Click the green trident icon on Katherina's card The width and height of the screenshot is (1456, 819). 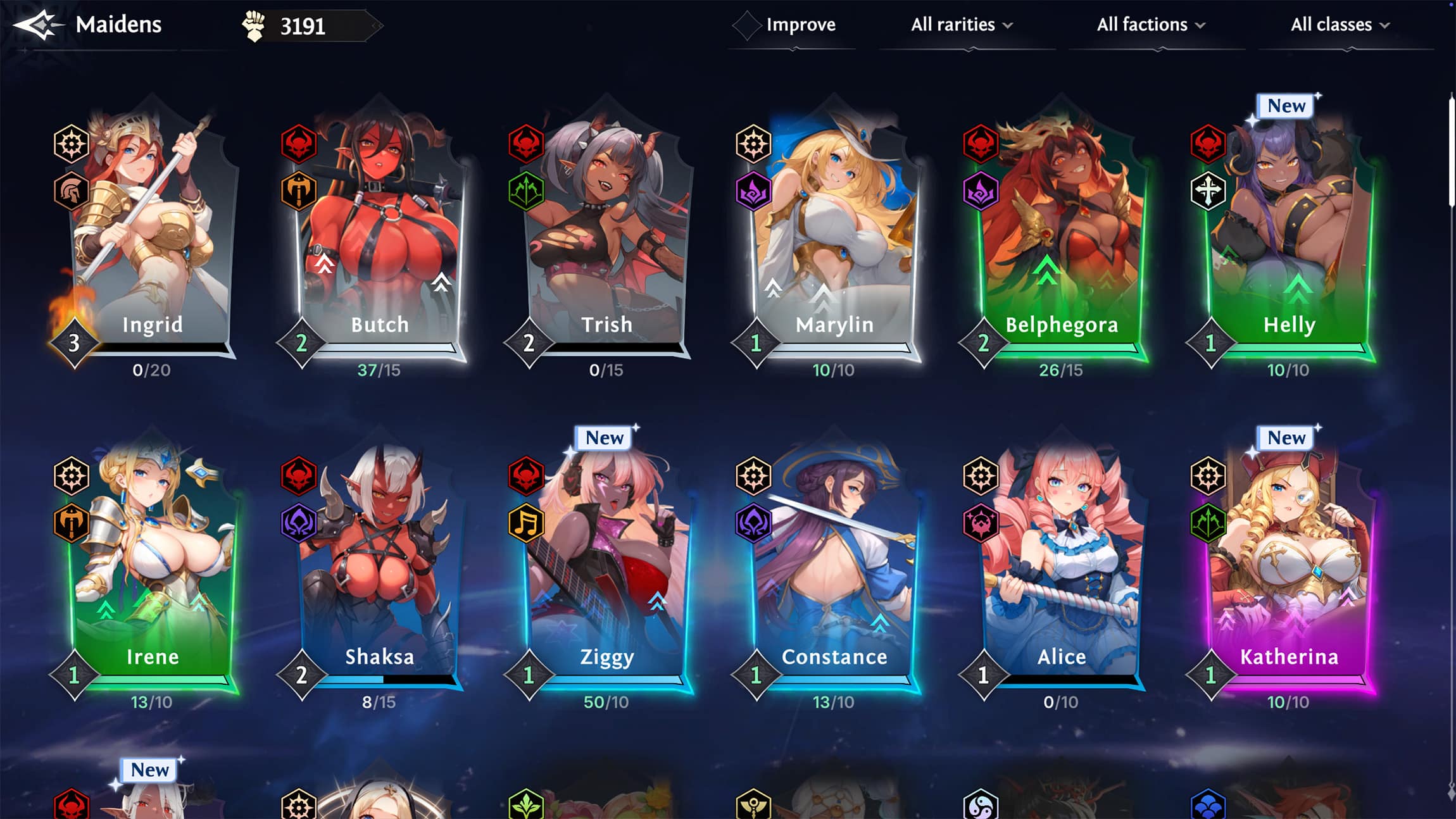click(x=1210, y=523)
